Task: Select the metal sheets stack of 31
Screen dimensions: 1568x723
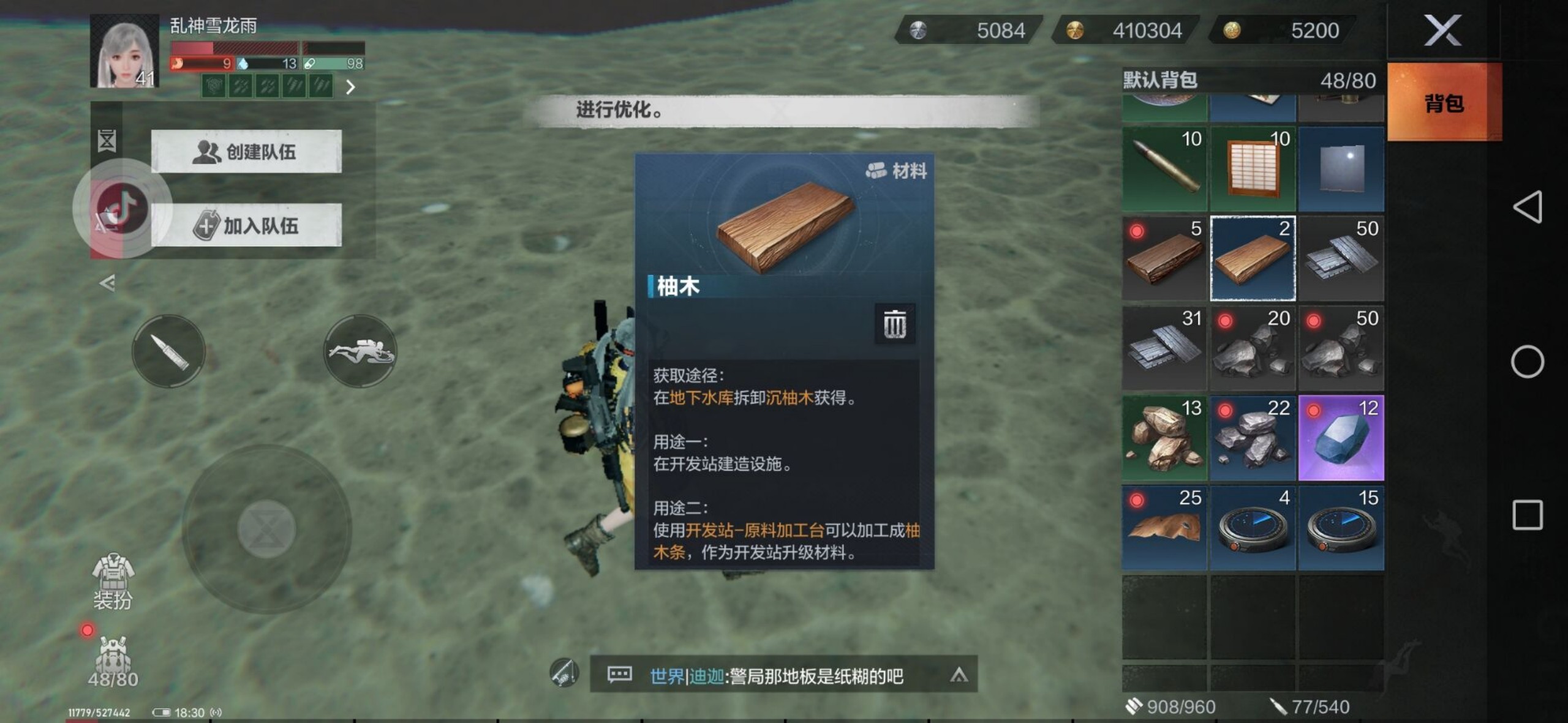Action: click(x=1164, y=348)
